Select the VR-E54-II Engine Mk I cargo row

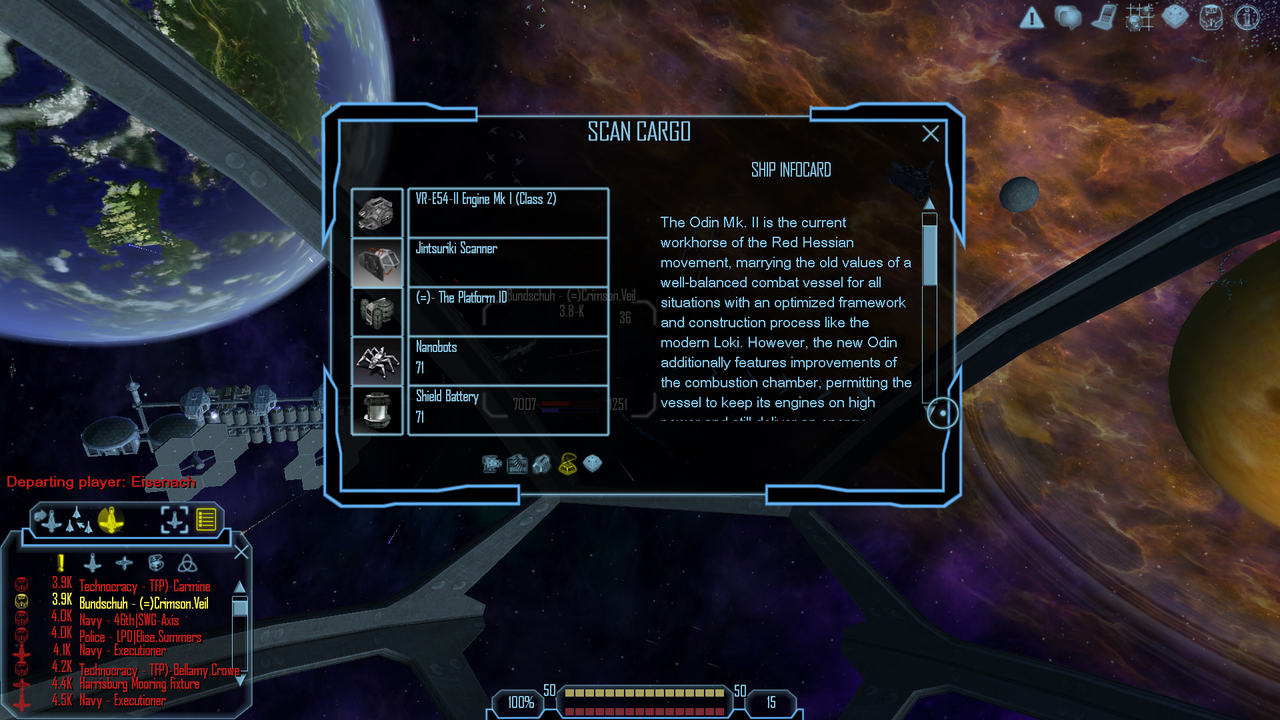(508, 212)
